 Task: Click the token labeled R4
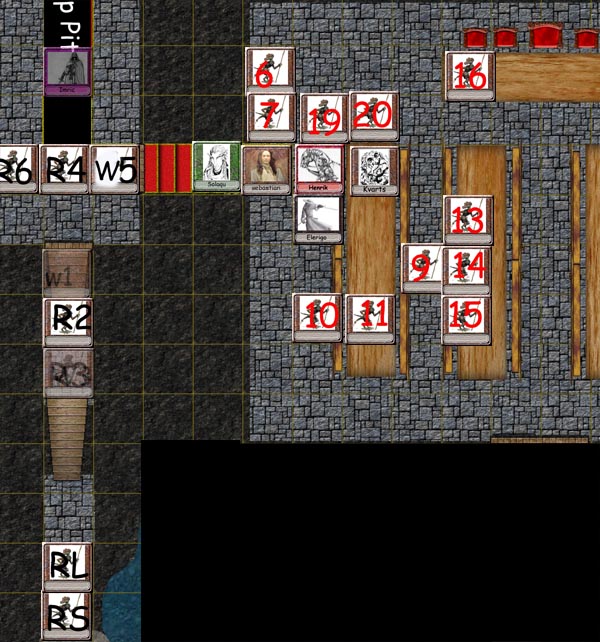pyautogui.click(x=64, y=170)
